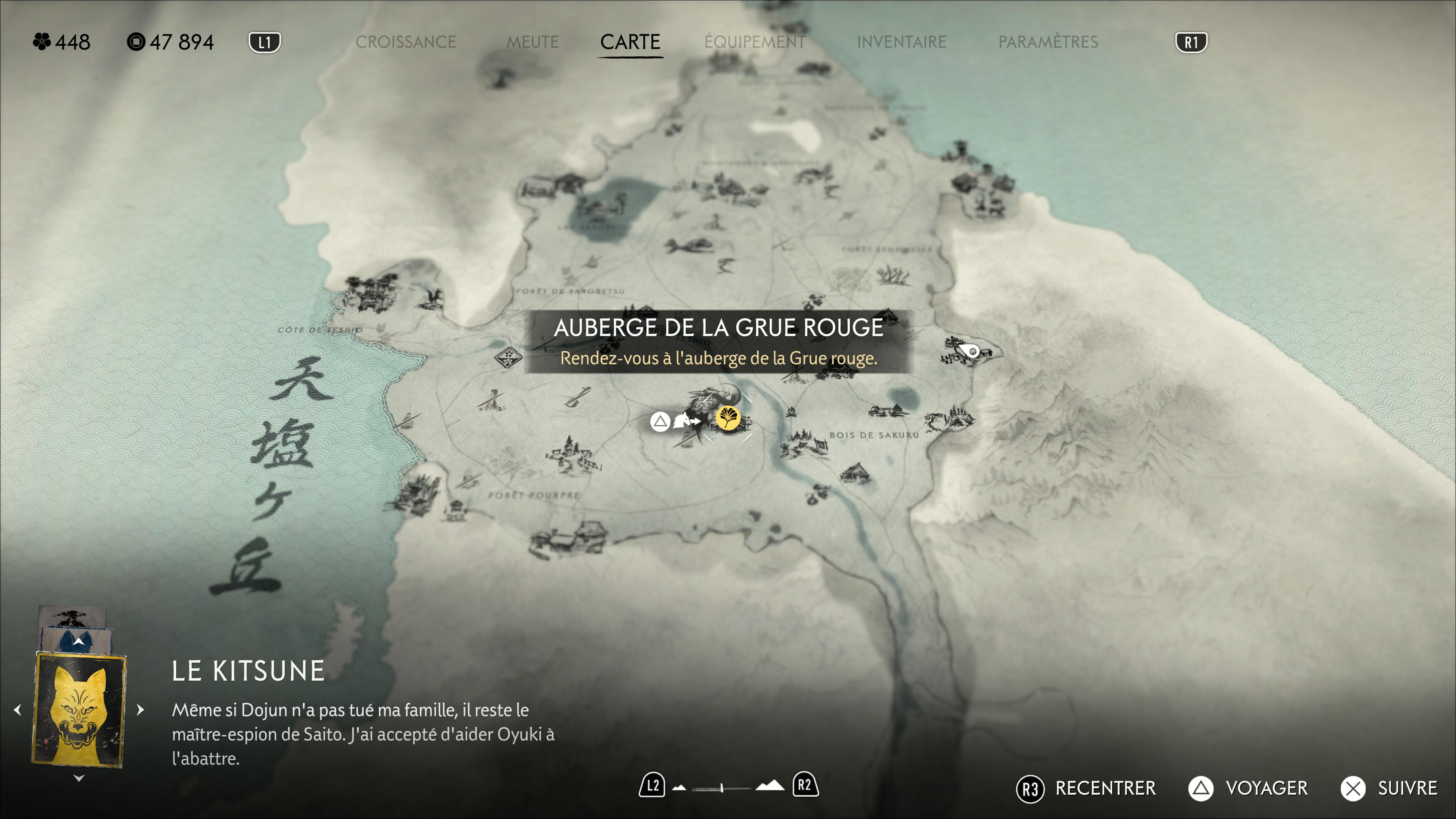This screenshot has width=1456, height=819.
Task: Click the Auberge de la Grue Rouge tooltip
Action: click(719, 341)
